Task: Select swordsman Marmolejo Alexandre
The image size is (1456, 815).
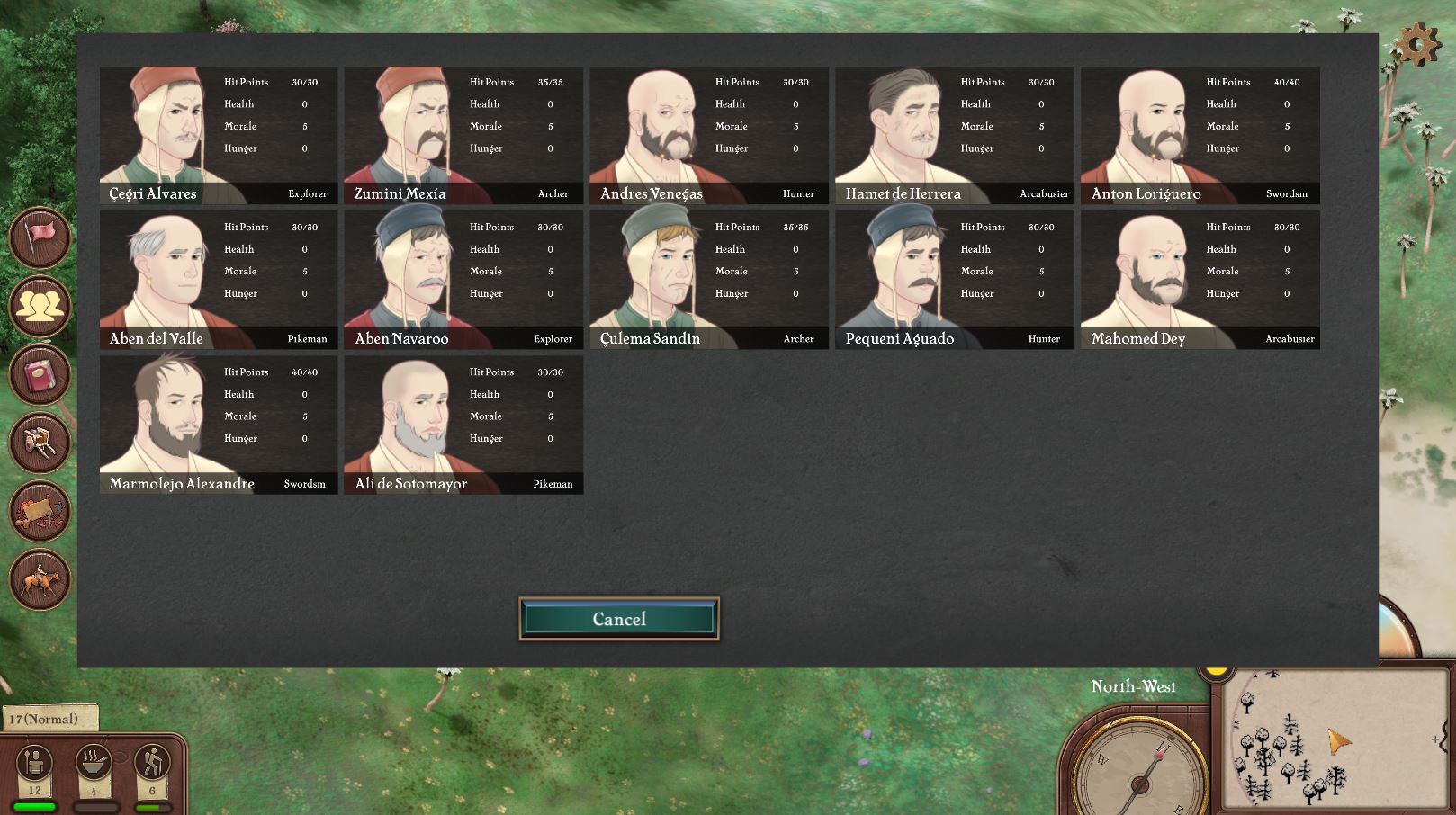Action: click(219, 425)
